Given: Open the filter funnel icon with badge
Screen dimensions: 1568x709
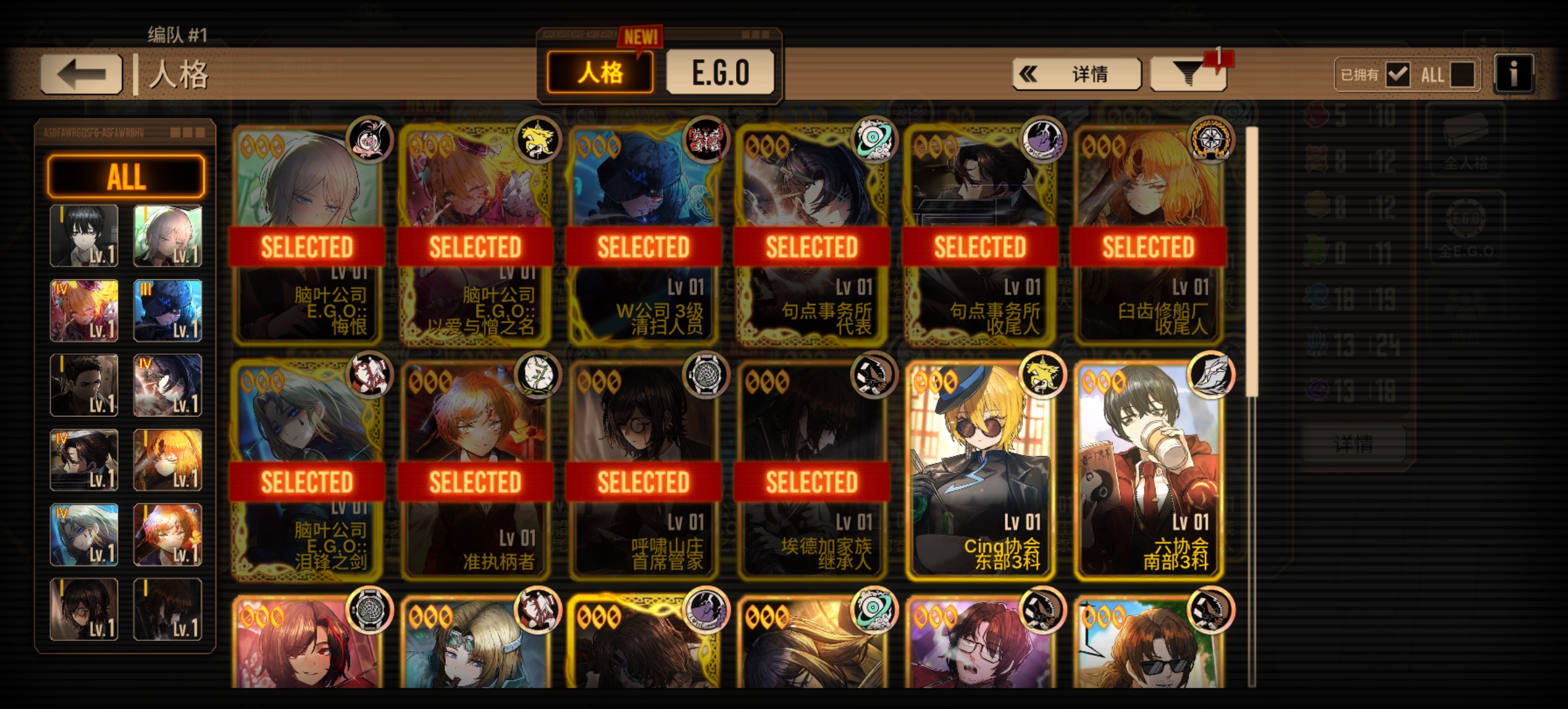Looking at the screenshot, I should click(1187, 73).
